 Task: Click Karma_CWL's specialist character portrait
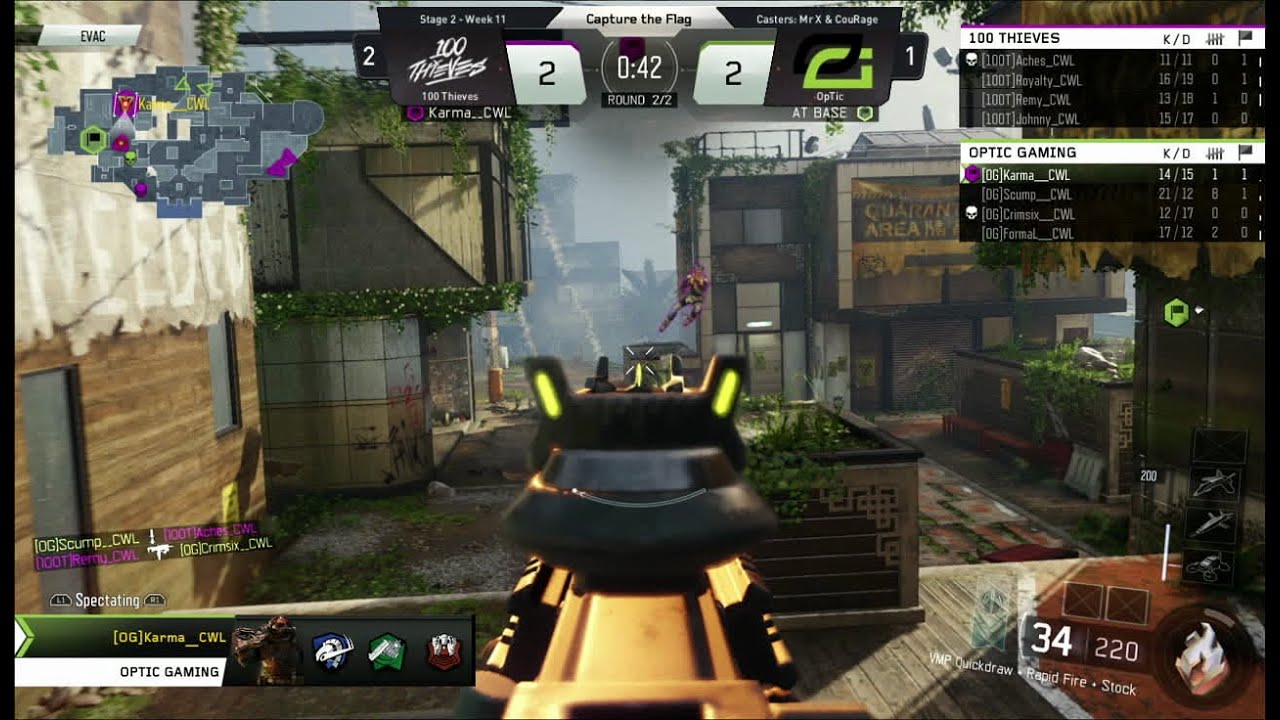click(265, 648)
